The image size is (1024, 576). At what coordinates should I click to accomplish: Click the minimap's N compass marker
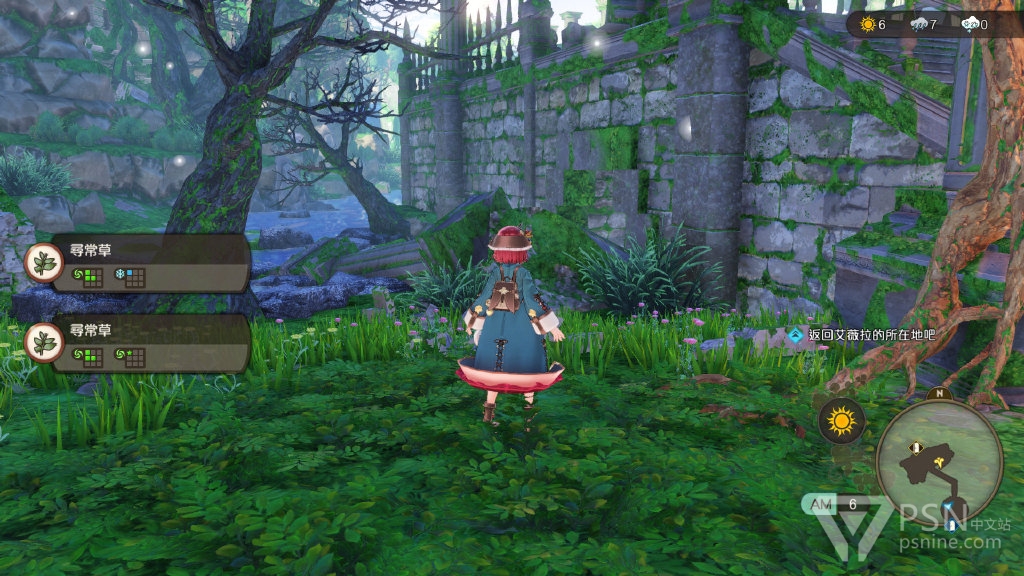[x=939, y=393]
